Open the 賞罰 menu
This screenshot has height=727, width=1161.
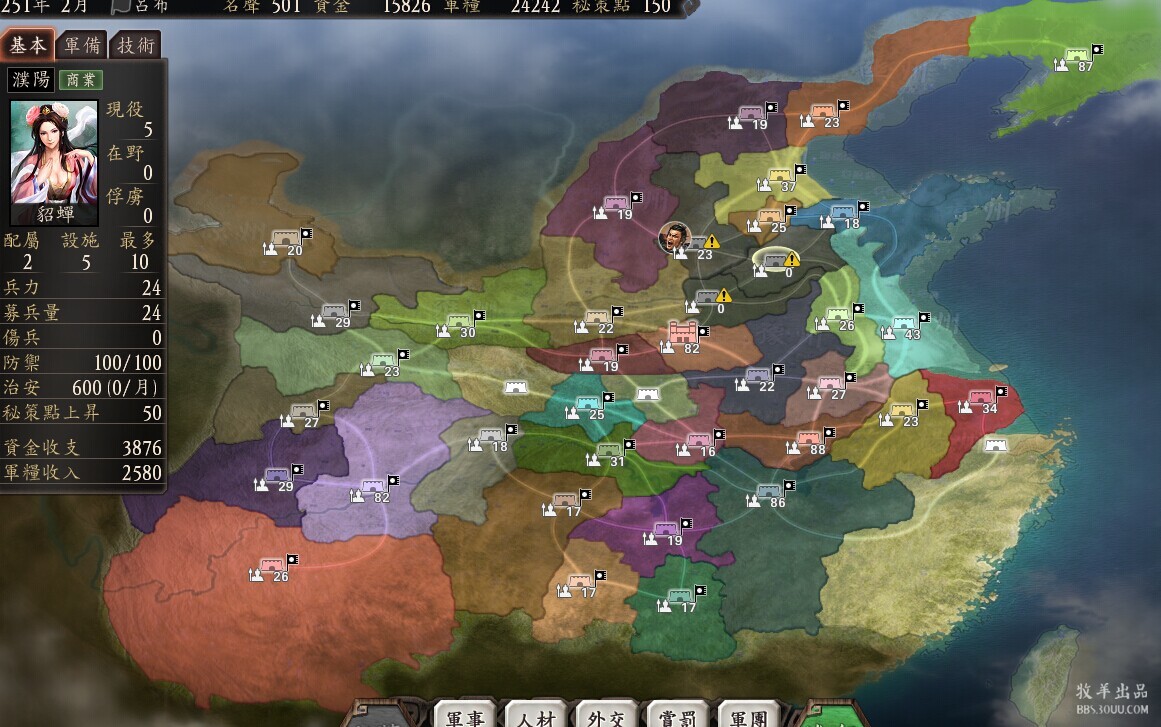[678, 716]
